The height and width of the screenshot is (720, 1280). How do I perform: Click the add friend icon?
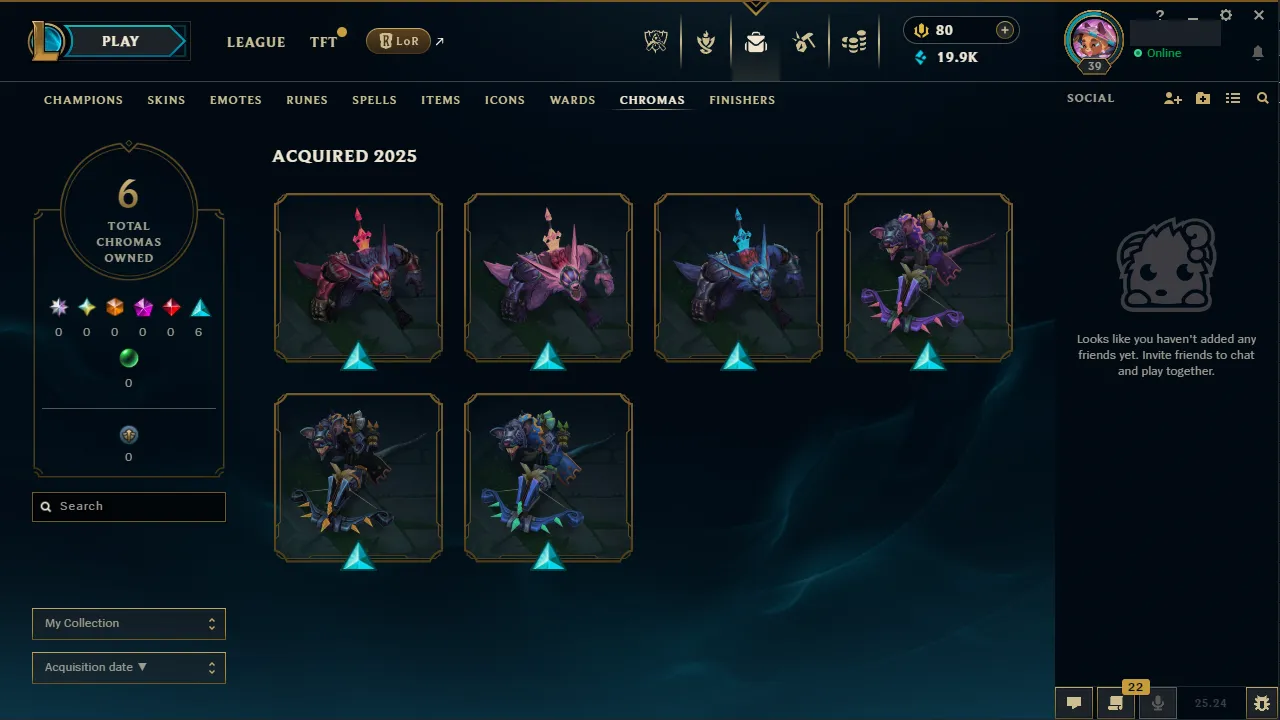point(1172,98)
